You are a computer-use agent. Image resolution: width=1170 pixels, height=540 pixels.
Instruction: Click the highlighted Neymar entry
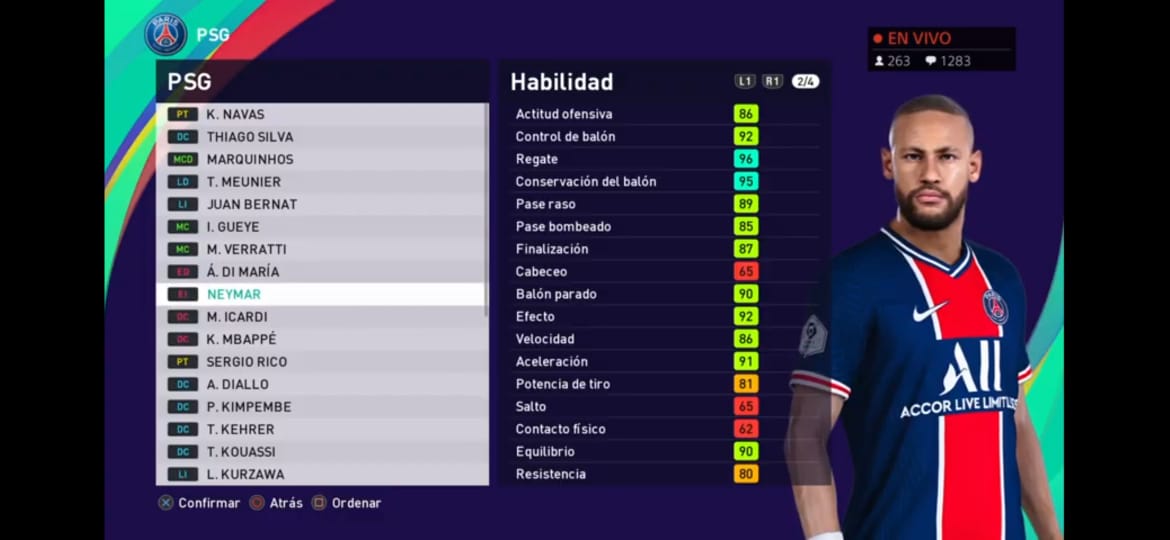pyautogui.click(x=320, y=294)
